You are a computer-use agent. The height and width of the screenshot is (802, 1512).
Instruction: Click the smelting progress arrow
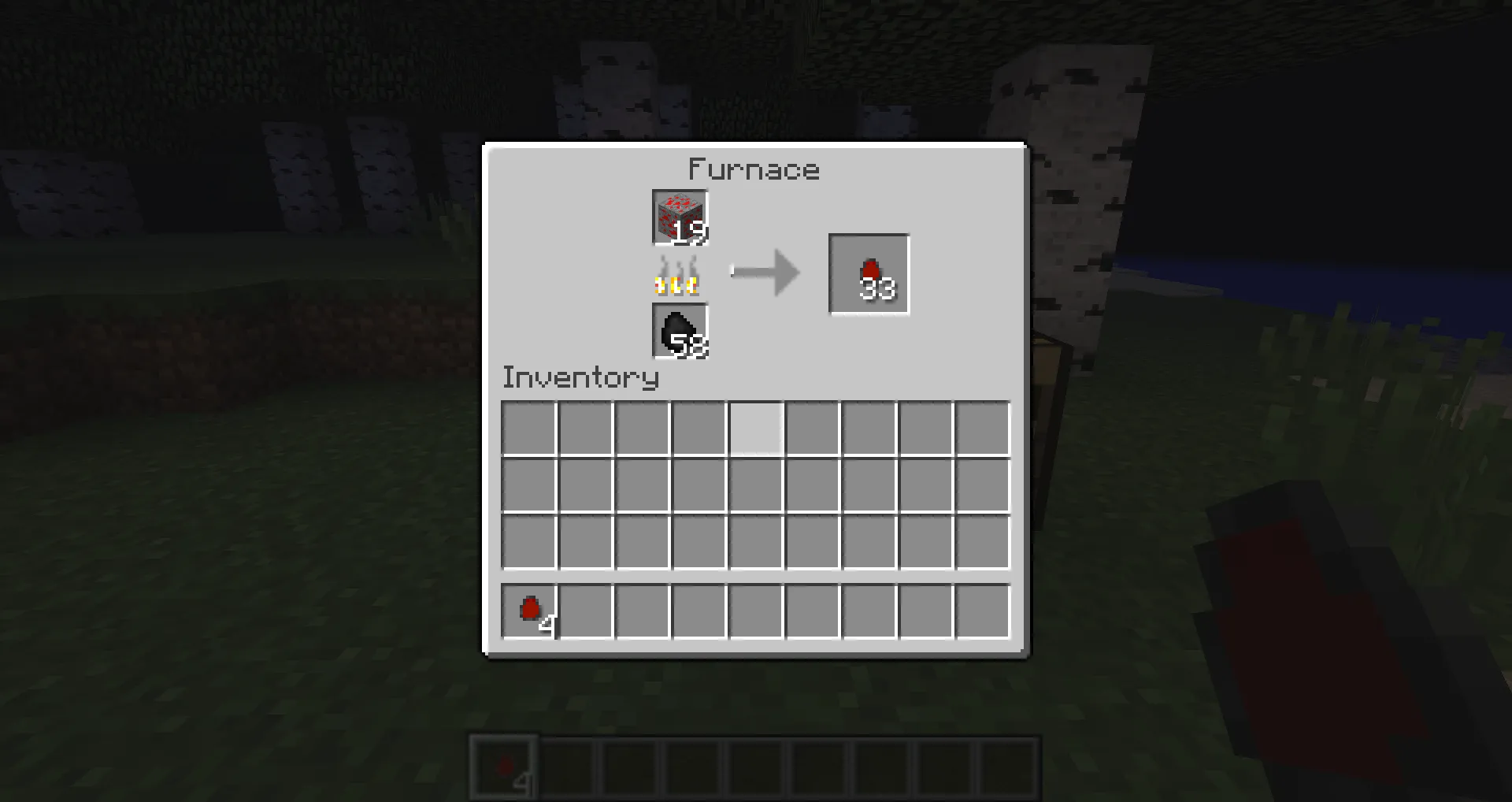[765, 271]
